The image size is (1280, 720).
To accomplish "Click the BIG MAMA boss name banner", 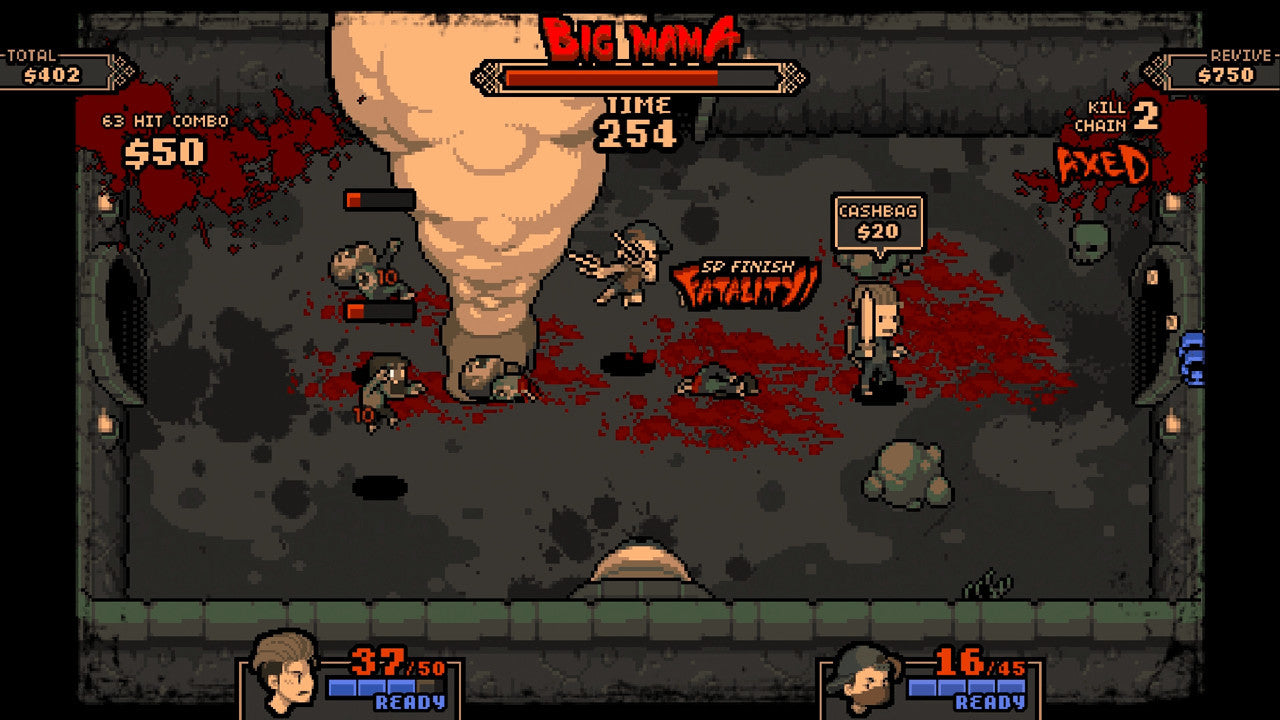I will point(643,33).
